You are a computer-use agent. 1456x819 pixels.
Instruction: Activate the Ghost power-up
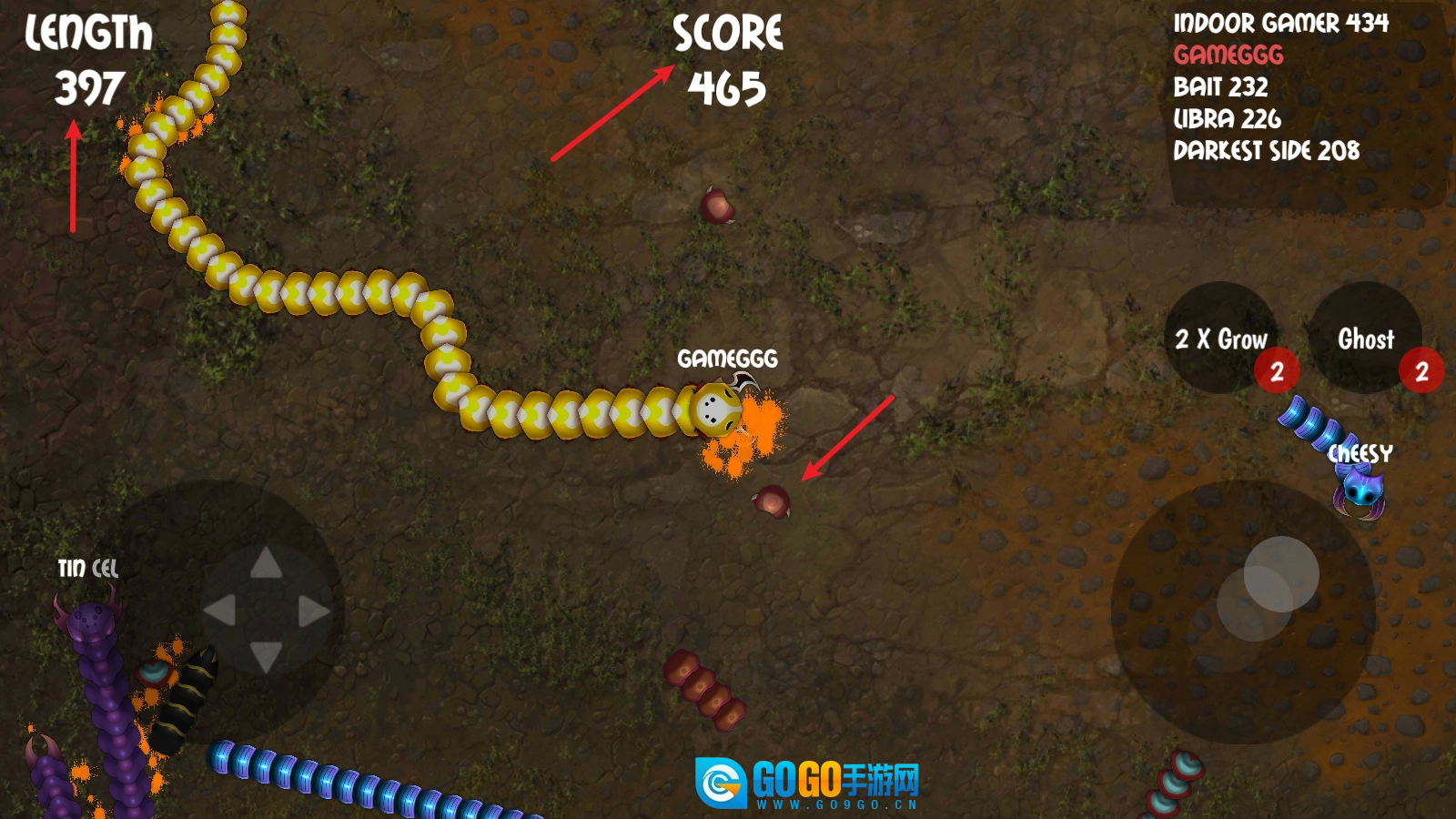tap(1365, 339)
